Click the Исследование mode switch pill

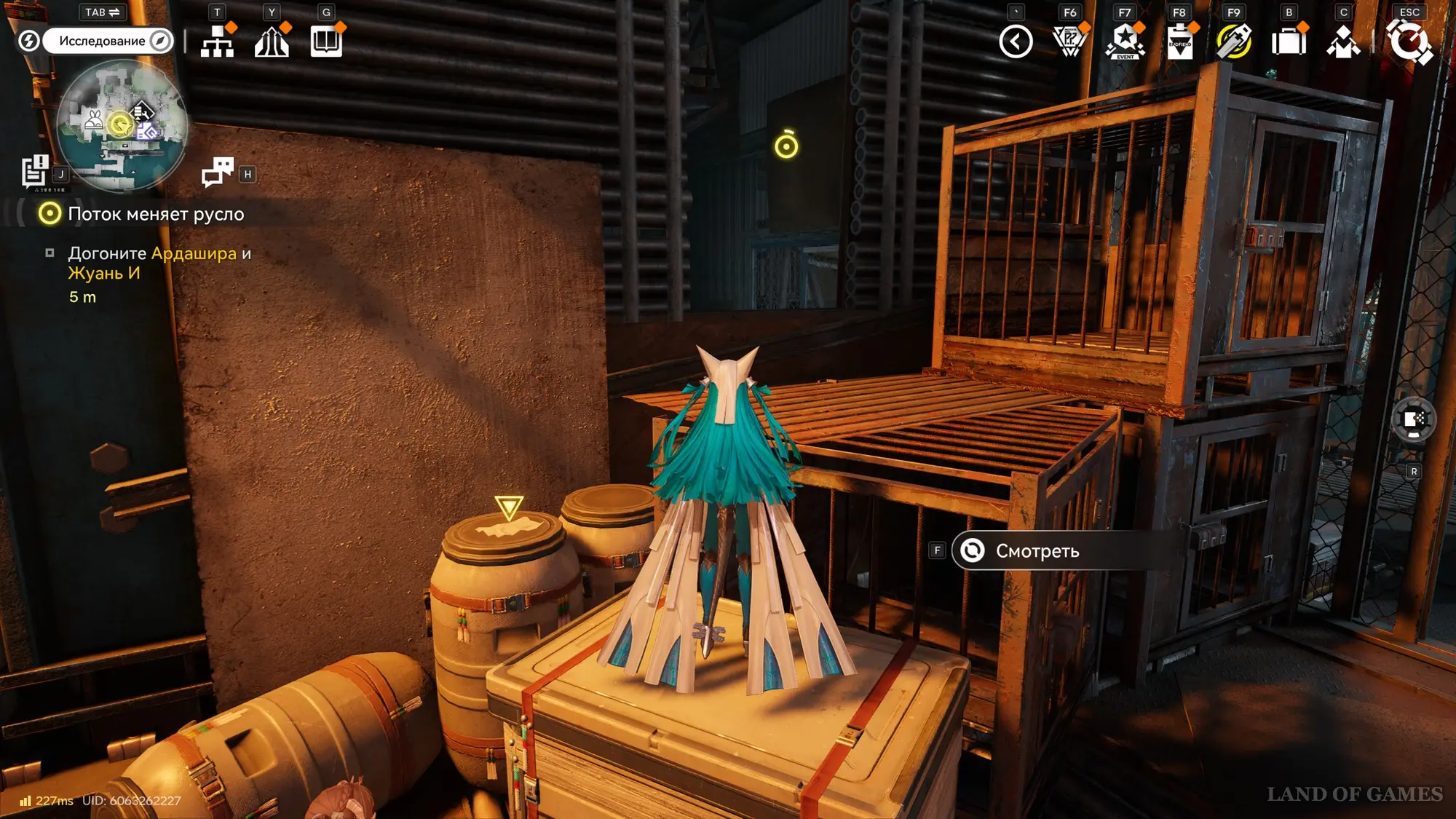[108, 41]
